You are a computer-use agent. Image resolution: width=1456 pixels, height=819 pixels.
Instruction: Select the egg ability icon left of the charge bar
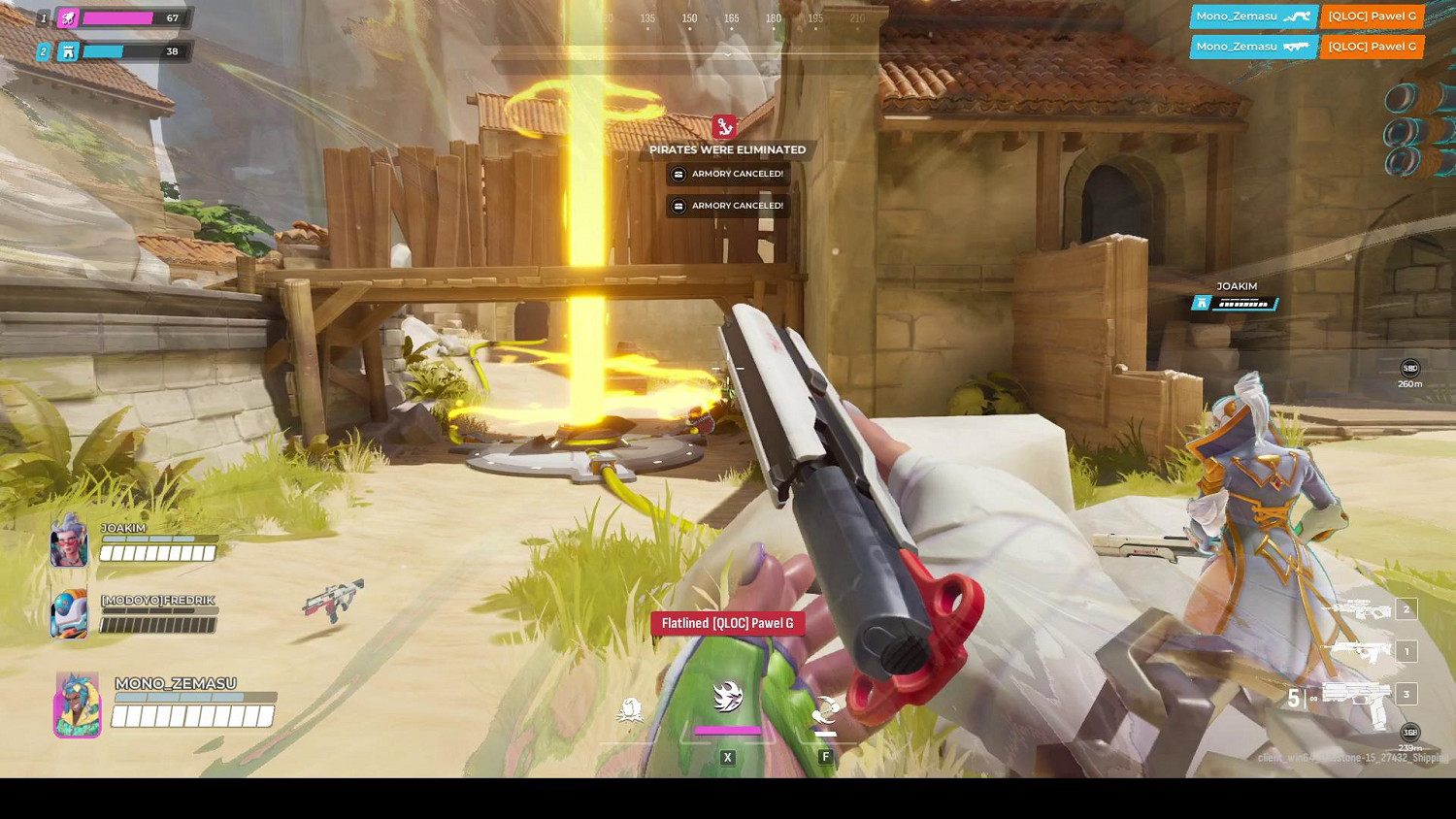[630, 709]
